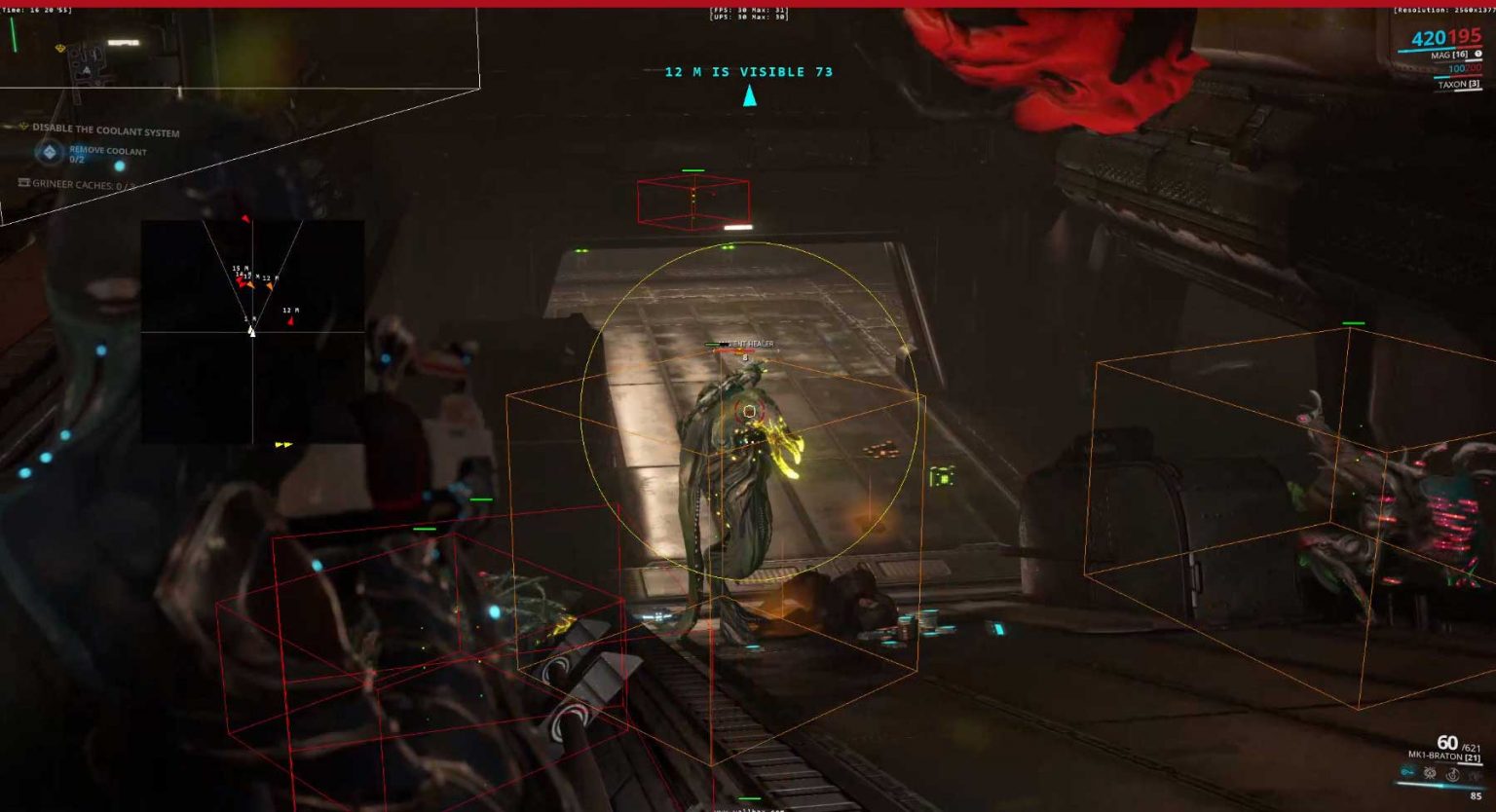The height and width of the screenshot is (812, 1496).
Task: Activate the dimmed Crush ability icon
Action: [x=1474, y=776]
